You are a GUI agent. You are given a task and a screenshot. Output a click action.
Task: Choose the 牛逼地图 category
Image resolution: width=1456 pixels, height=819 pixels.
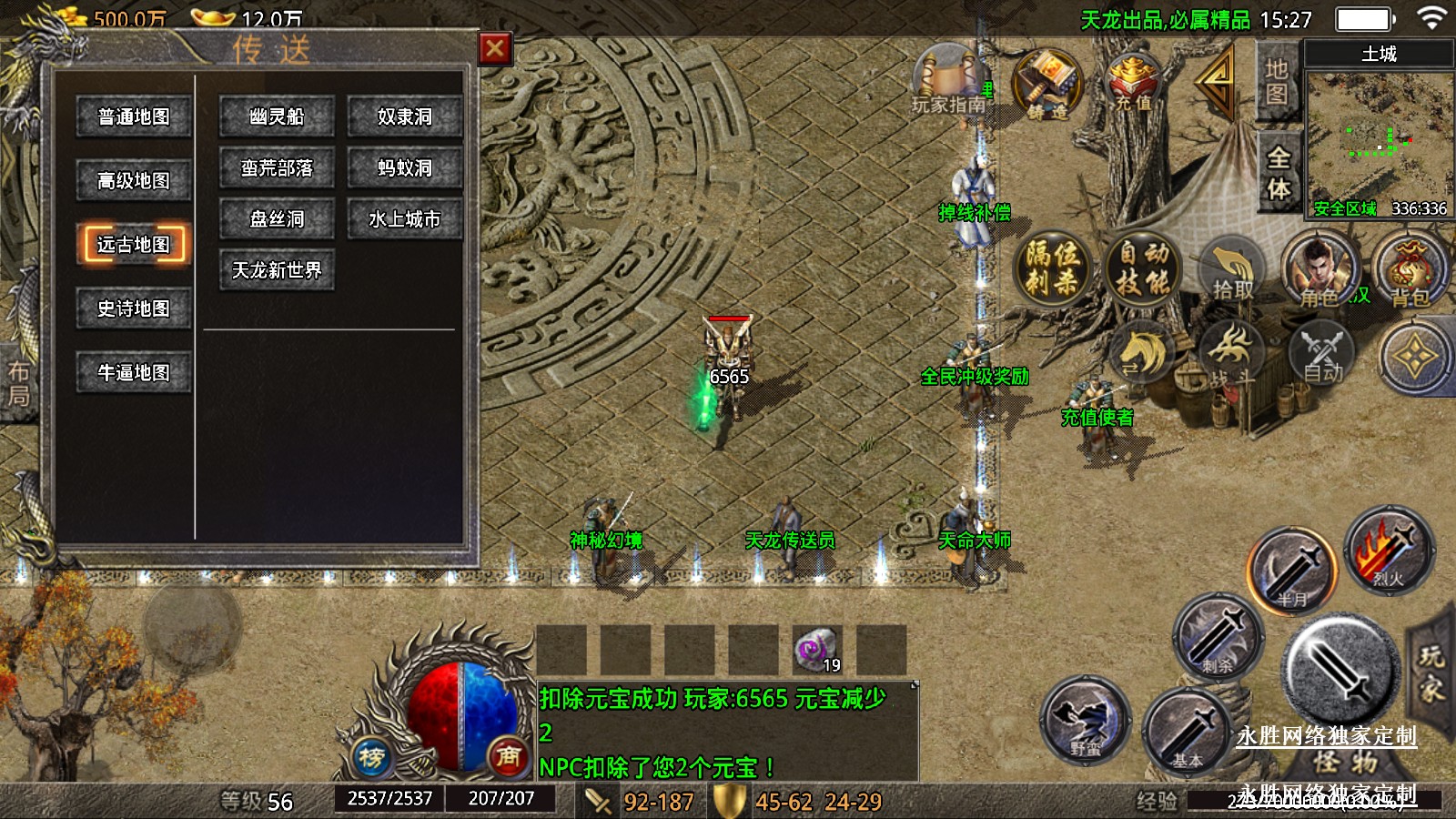(x=134, y=372)
